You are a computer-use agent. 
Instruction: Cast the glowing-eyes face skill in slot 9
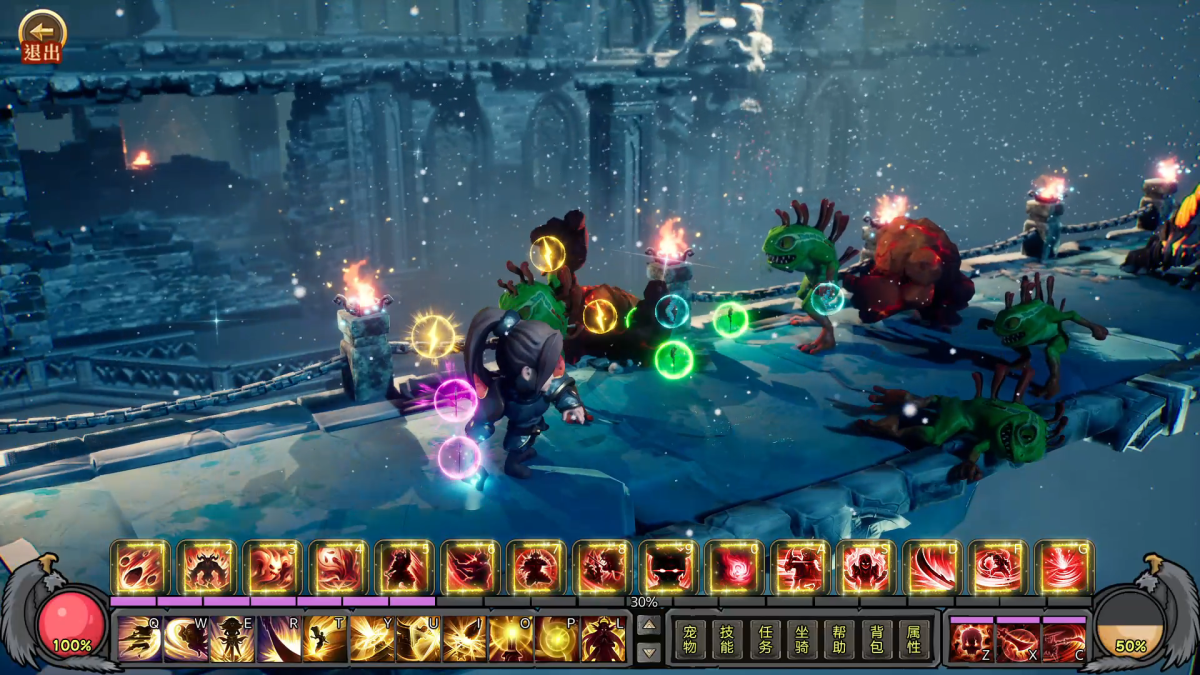669,568
